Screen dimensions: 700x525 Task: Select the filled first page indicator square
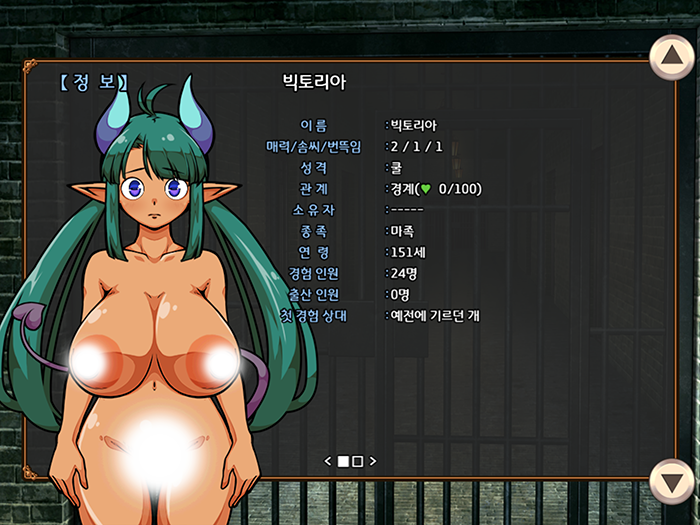[x=343, y=461]
